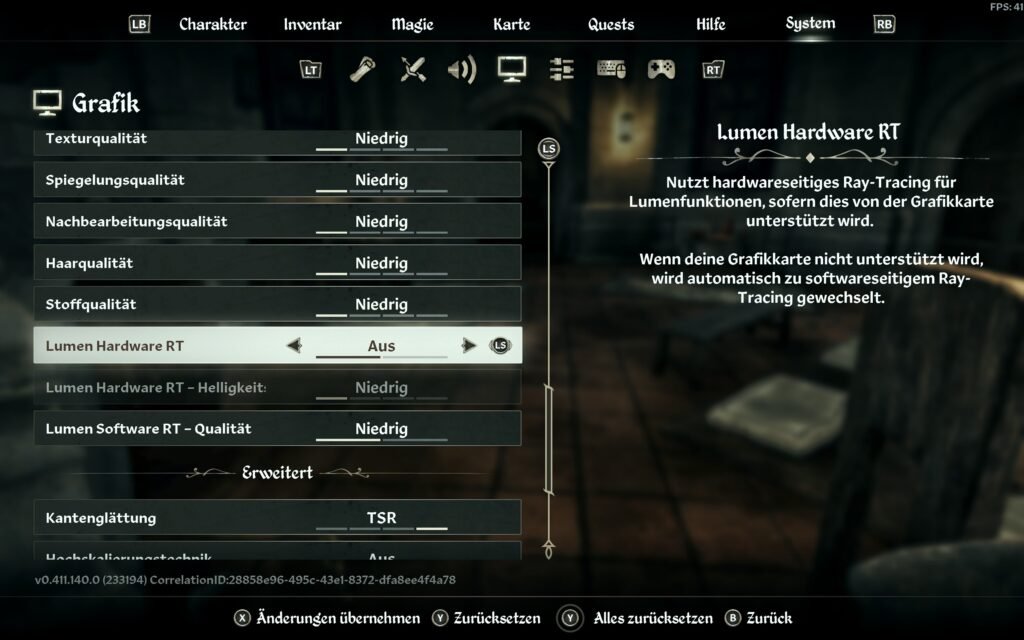1024x640 pixels.
Task: Select the monitor graphics settings icon
Action: coord(512,69)
